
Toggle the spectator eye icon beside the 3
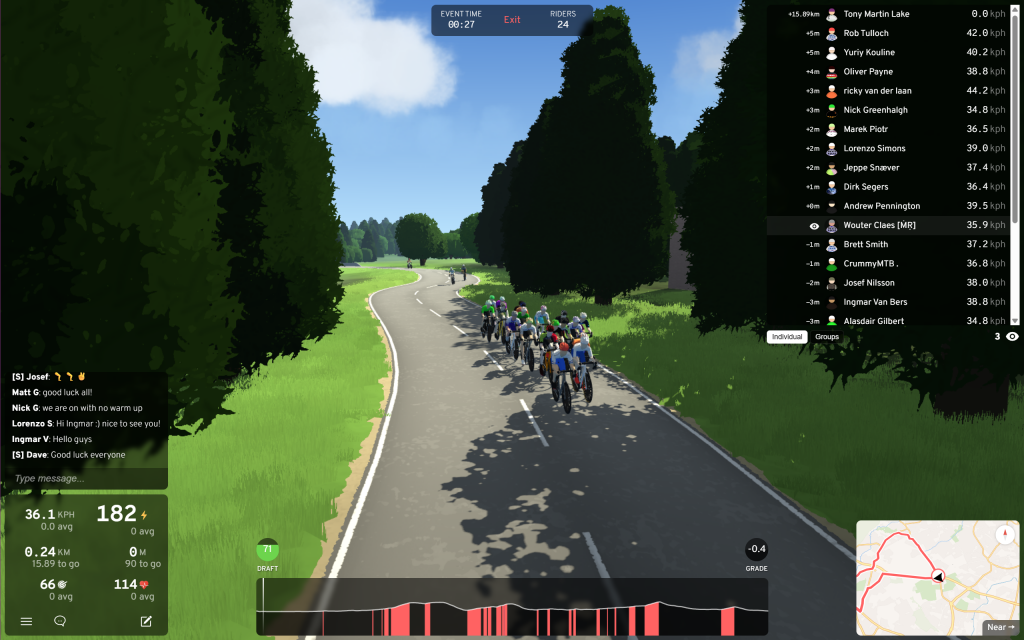(x=1012, y=337)
